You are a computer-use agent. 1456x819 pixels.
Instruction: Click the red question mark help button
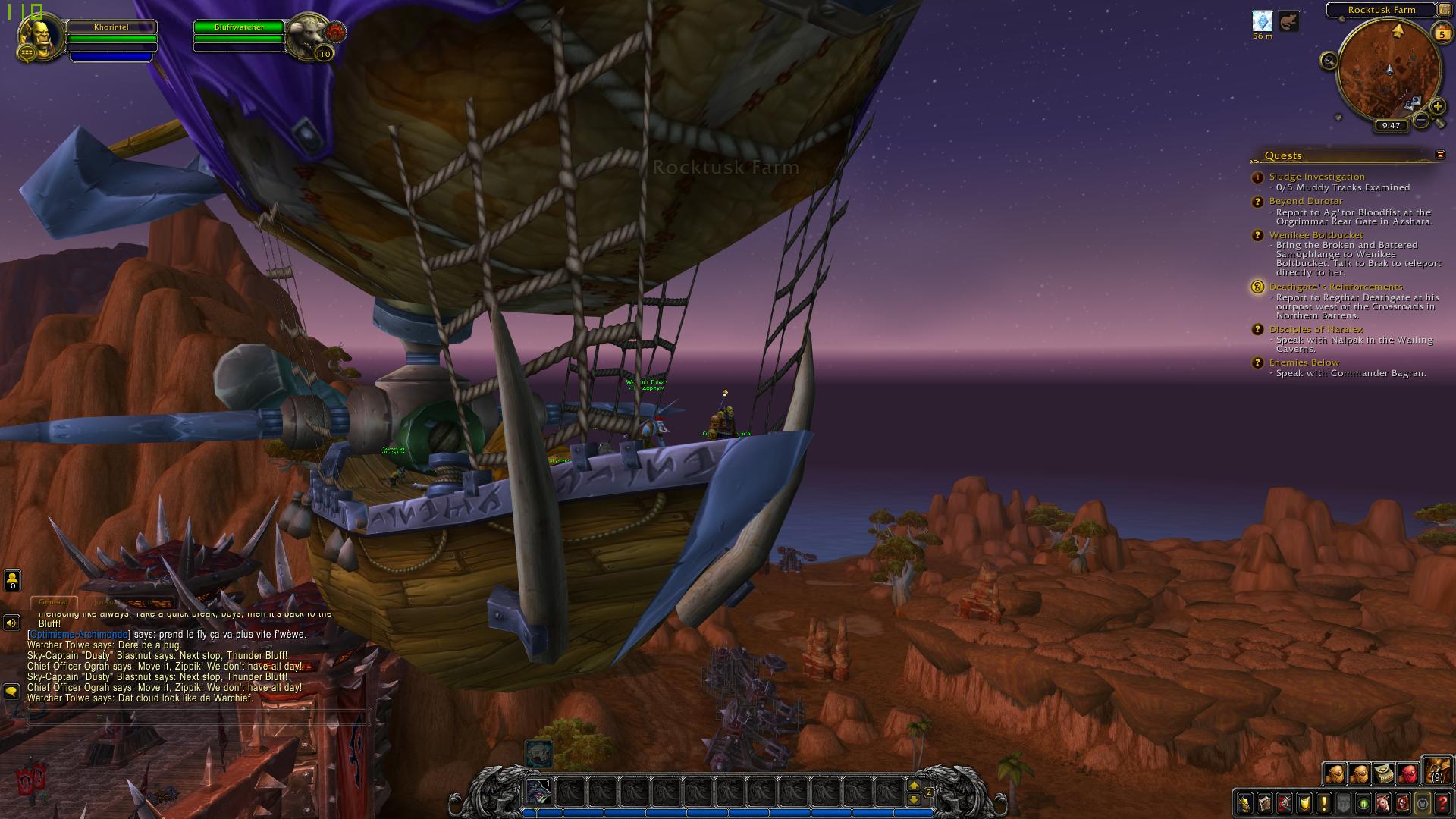click(1442, 803)
